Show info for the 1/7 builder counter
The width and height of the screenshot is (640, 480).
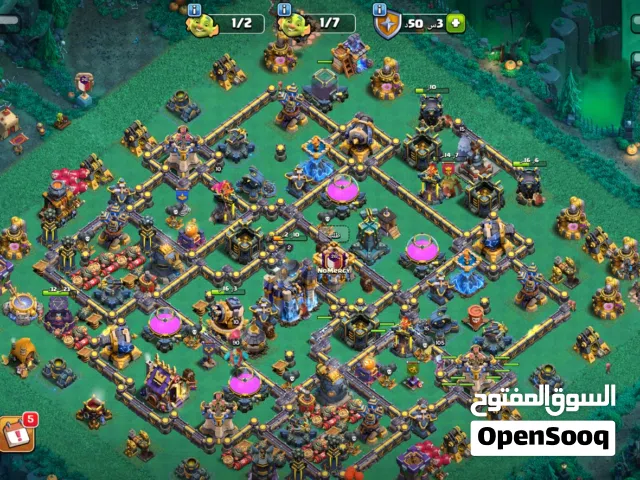(284, 10)
